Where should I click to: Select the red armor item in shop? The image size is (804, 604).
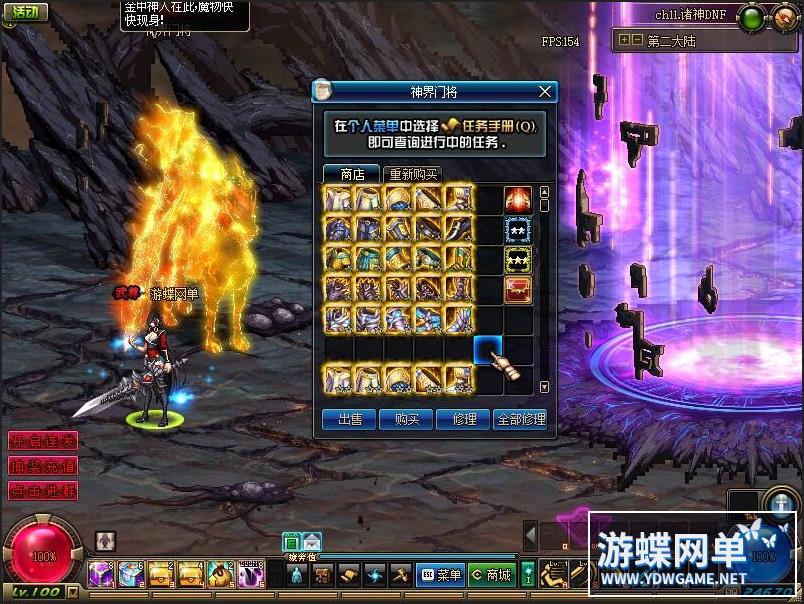[517, 200]
